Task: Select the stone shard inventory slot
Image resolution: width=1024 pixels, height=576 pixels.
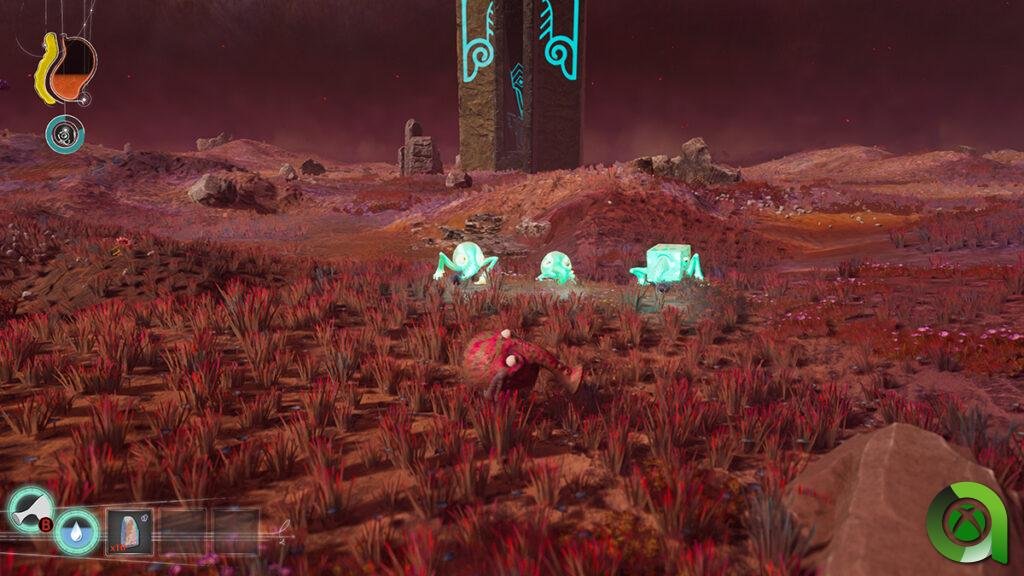Action: (x=129, y=530)
